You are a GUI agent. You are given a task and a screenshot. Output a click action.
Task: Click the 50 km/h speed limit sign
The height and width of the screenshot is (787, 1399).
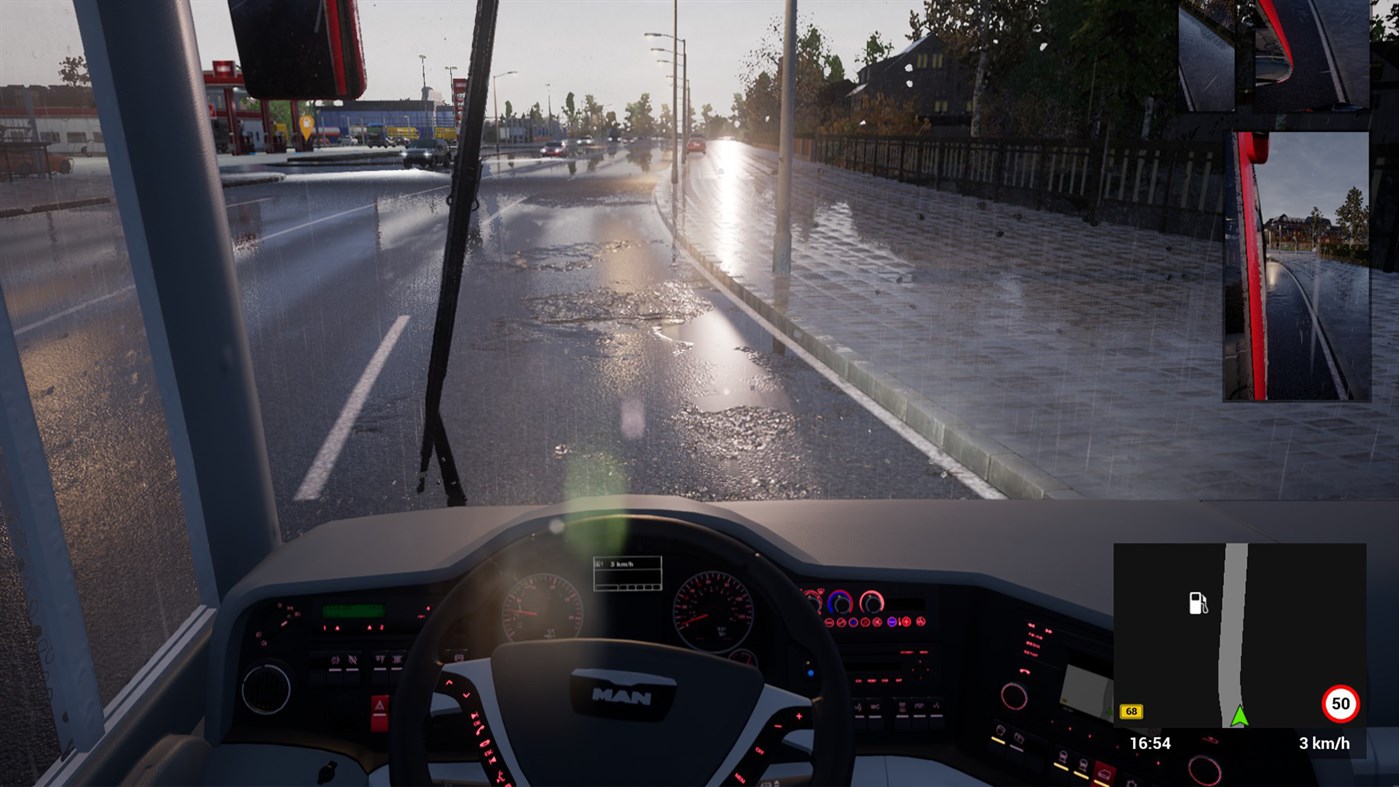click(1338, 704)
